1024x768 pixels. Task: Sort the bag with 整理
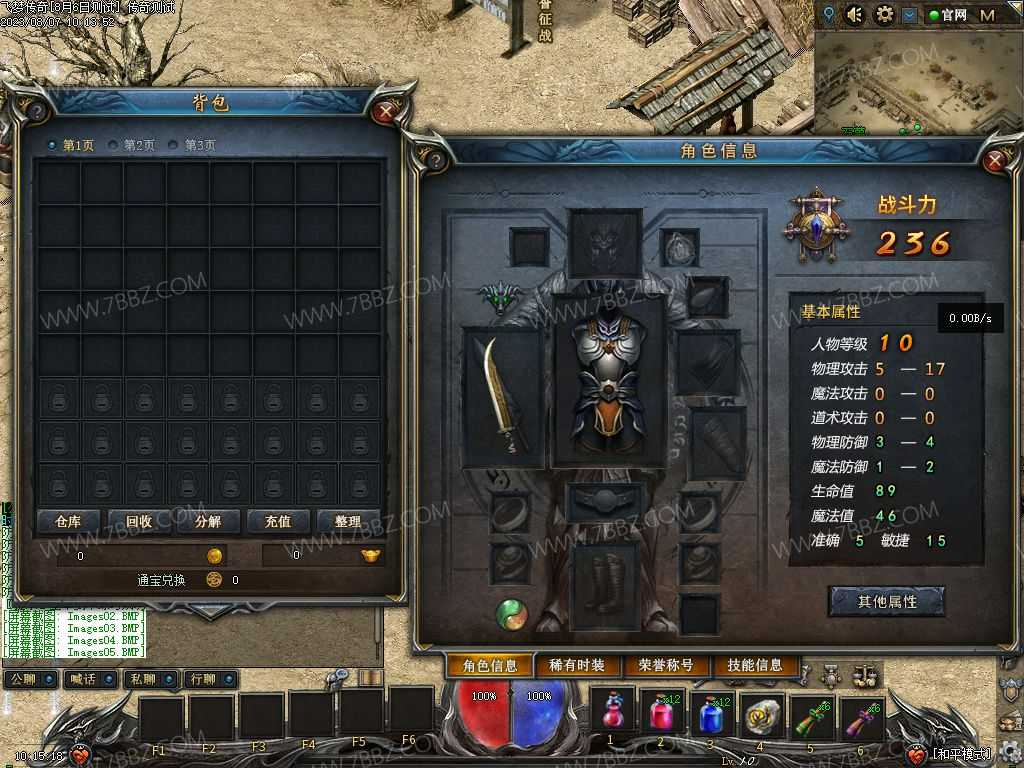click(x=348, y=521)
